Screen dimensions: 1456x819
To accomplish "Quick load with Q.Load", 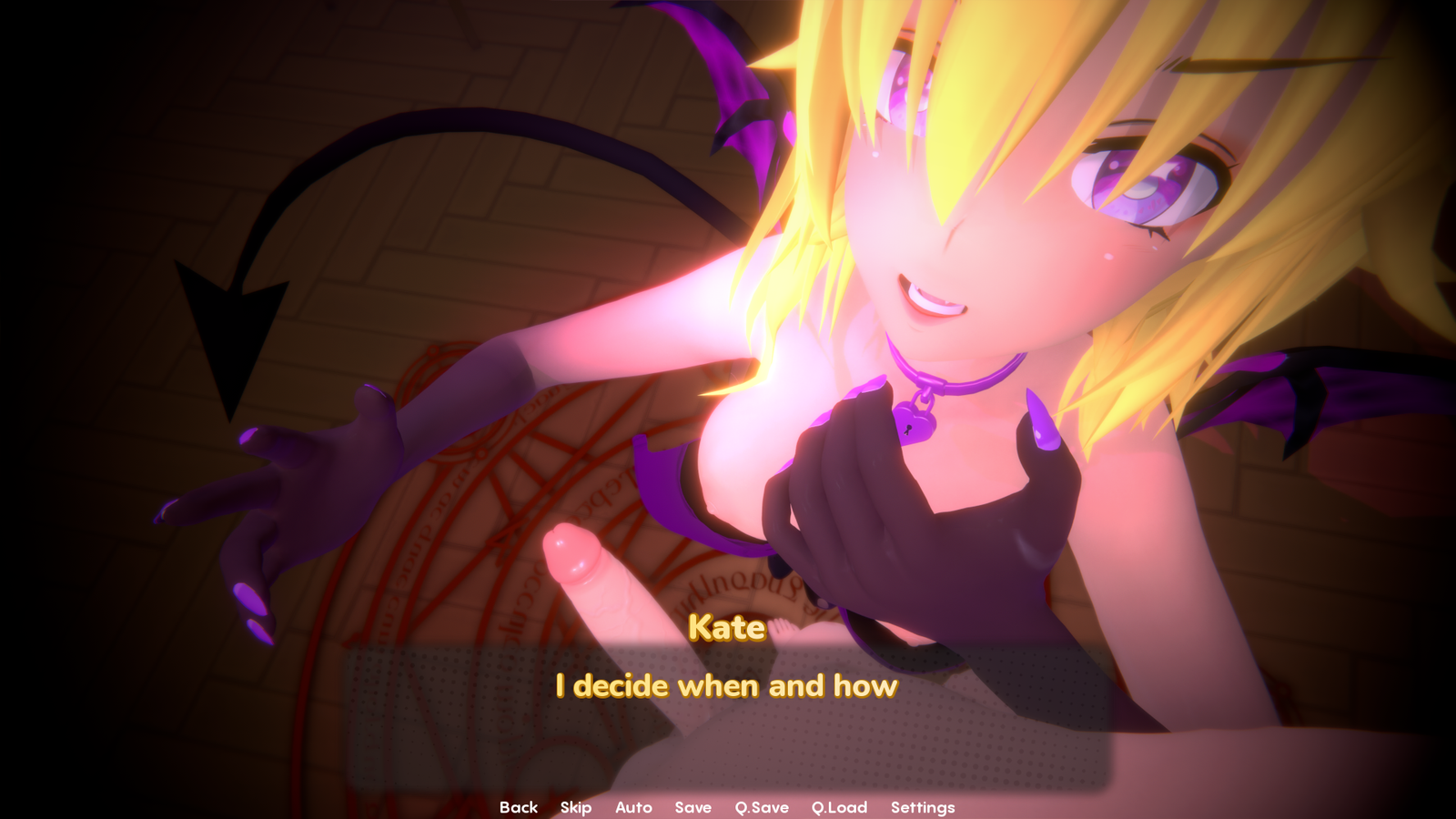I will [x=839, y=807].
